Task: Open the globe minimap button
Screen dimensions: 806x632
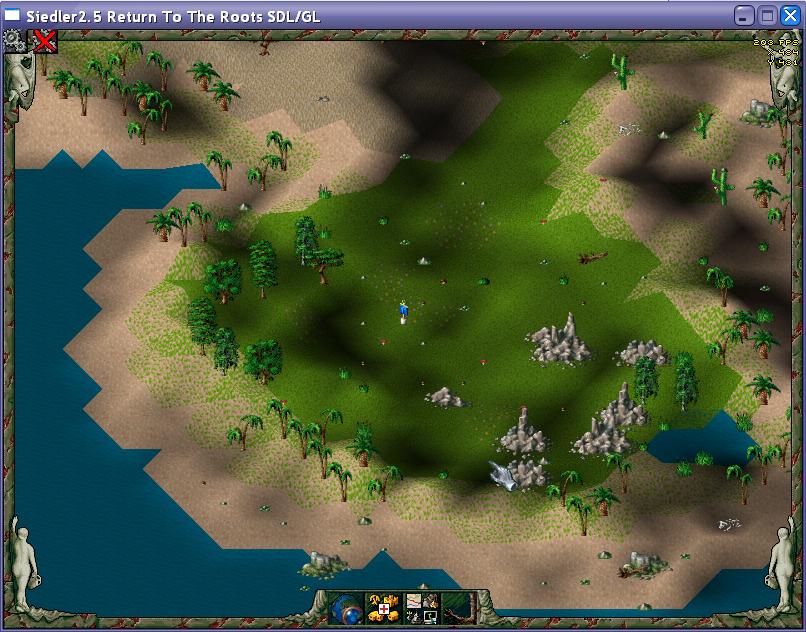Action: click(x=346, y=608)
